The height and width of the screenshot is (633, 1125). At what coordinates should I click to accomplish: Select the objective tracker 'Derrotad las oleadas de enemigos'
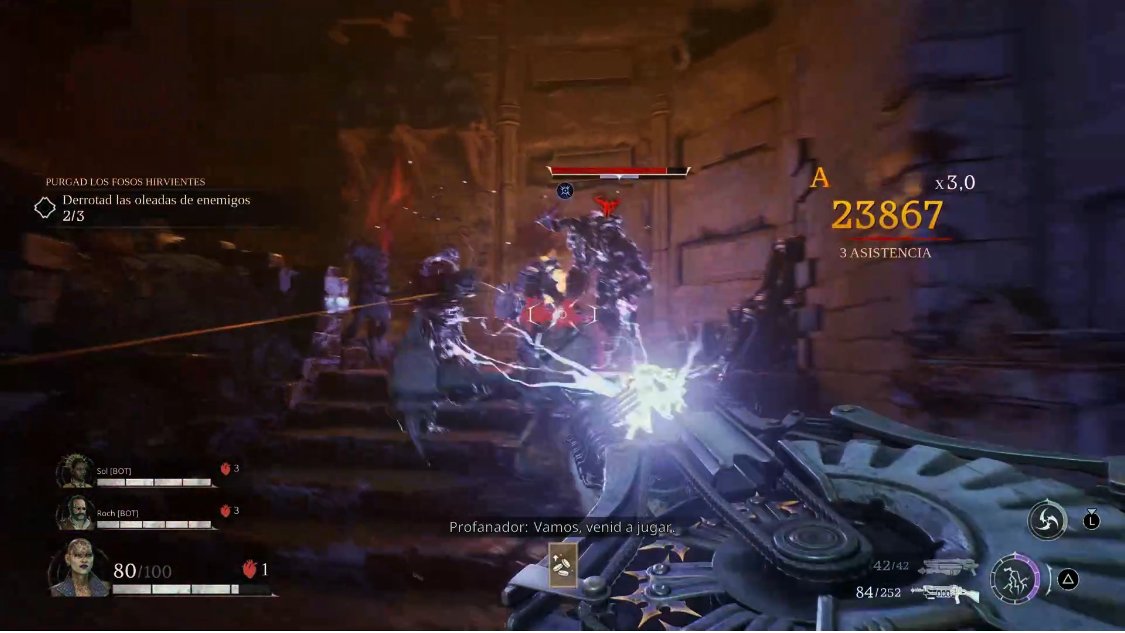155,200
